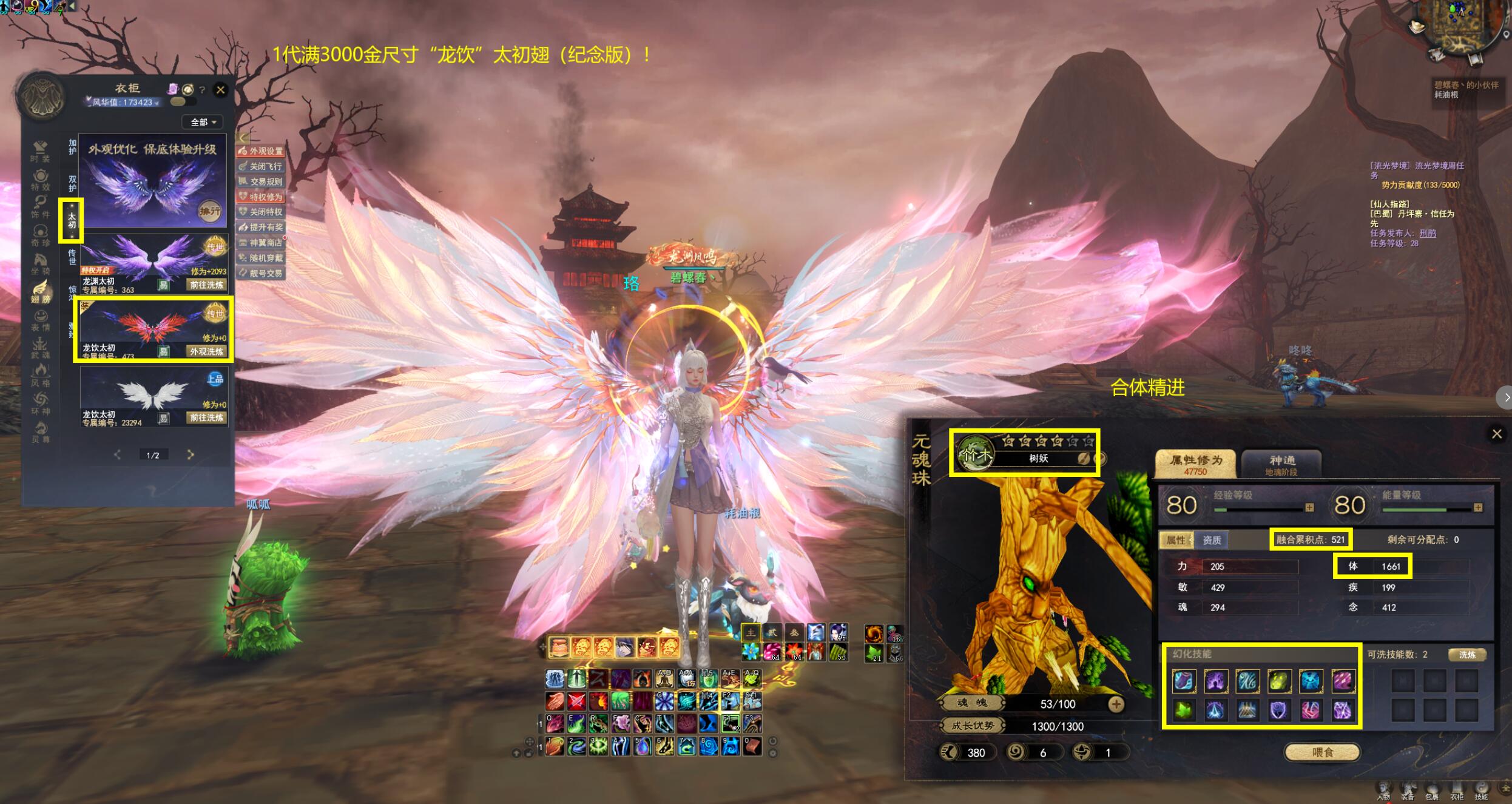1512x804 pixels.
Task: Switch to the 时装 wardrobe section
Action: point(41,152)
